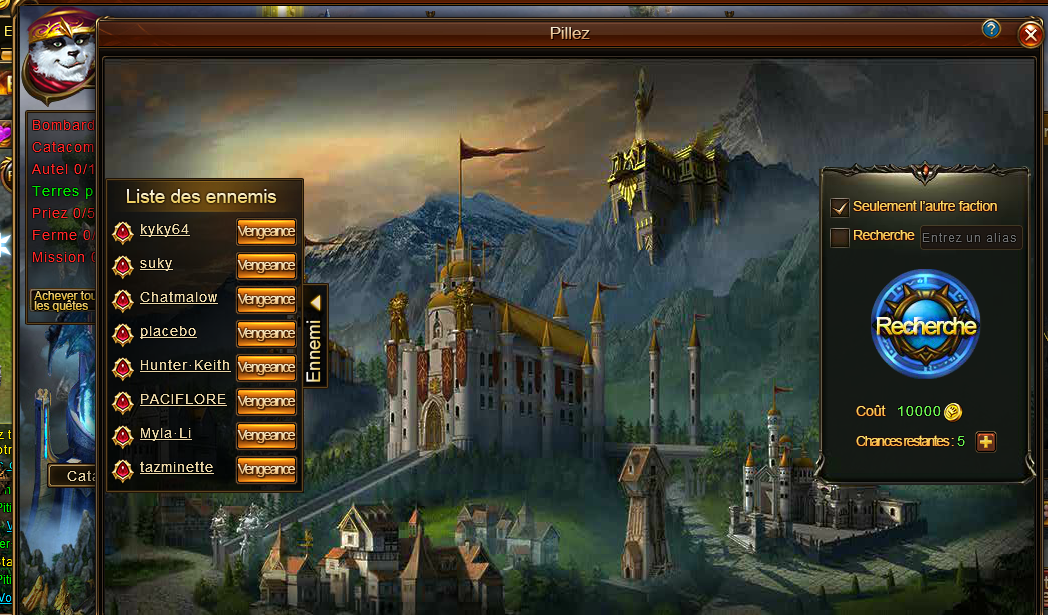Click the round Recherche search button
The height and width of the screenshot is (615, 1048).
click(x=926, y=325)
